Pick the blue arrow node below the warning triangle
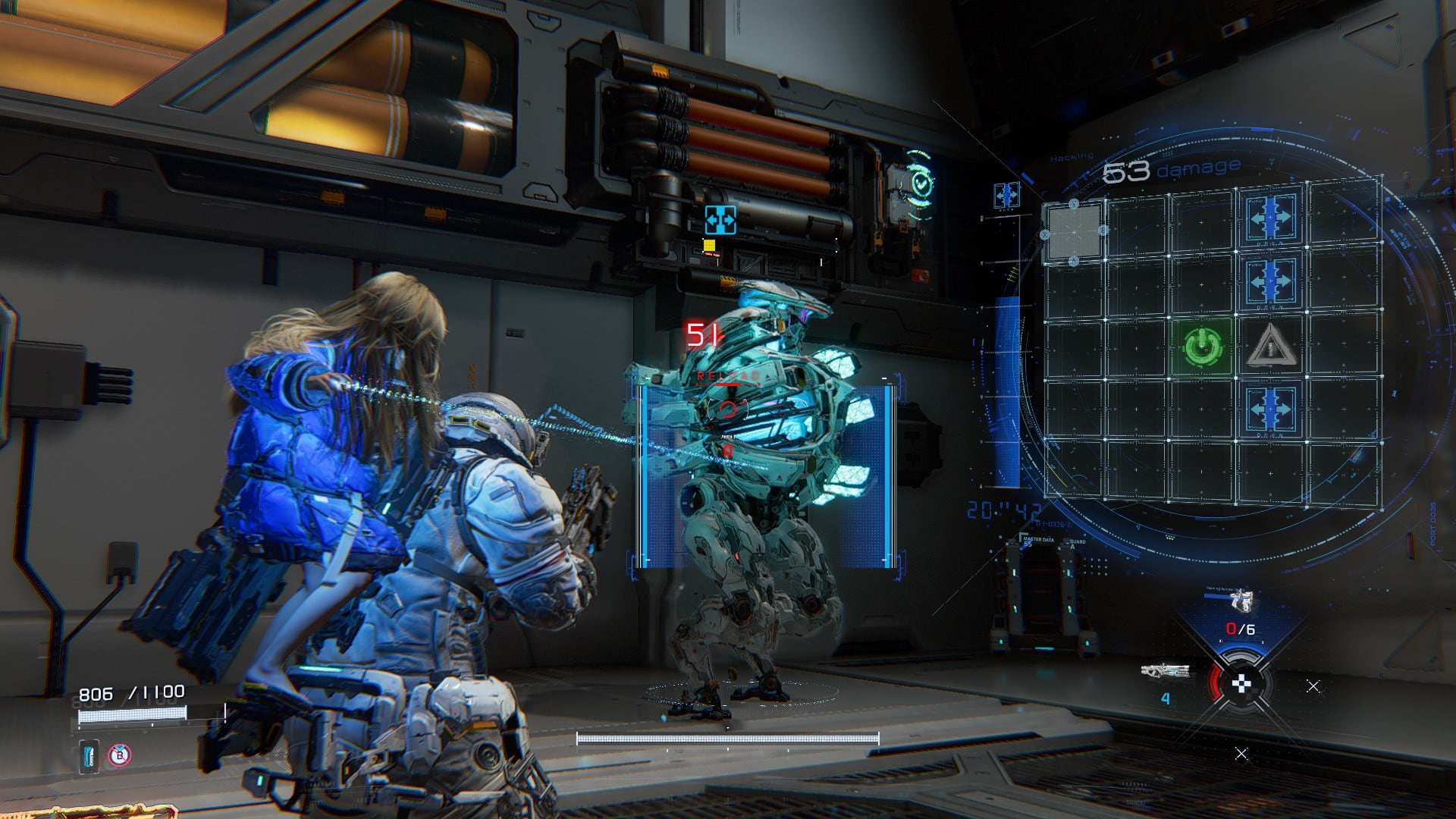Image resolution: width=1456 pixels, height=819 pixels. tap(1271, 409)
